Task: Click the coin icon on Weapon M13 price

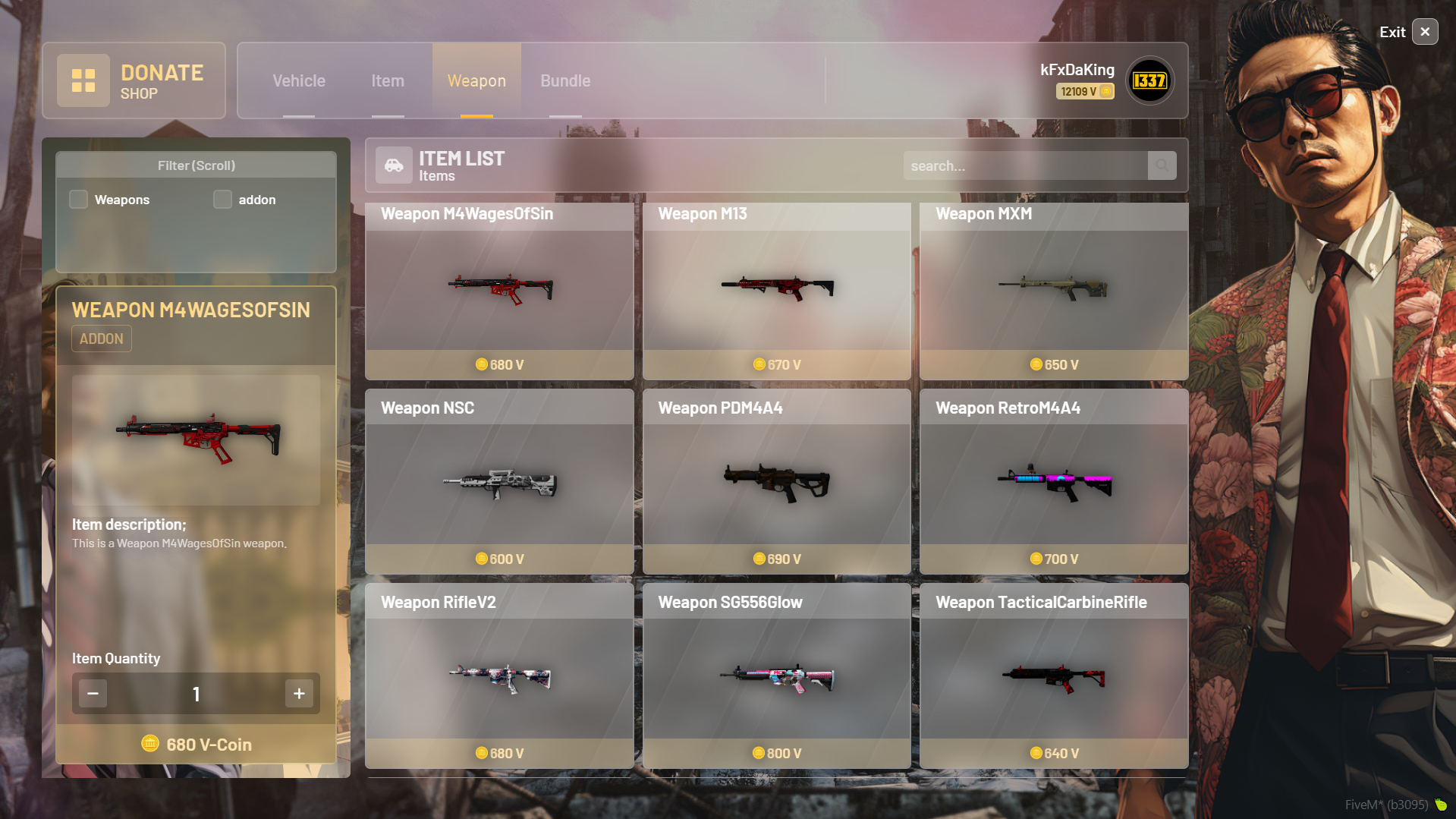Action: [759, 364]
